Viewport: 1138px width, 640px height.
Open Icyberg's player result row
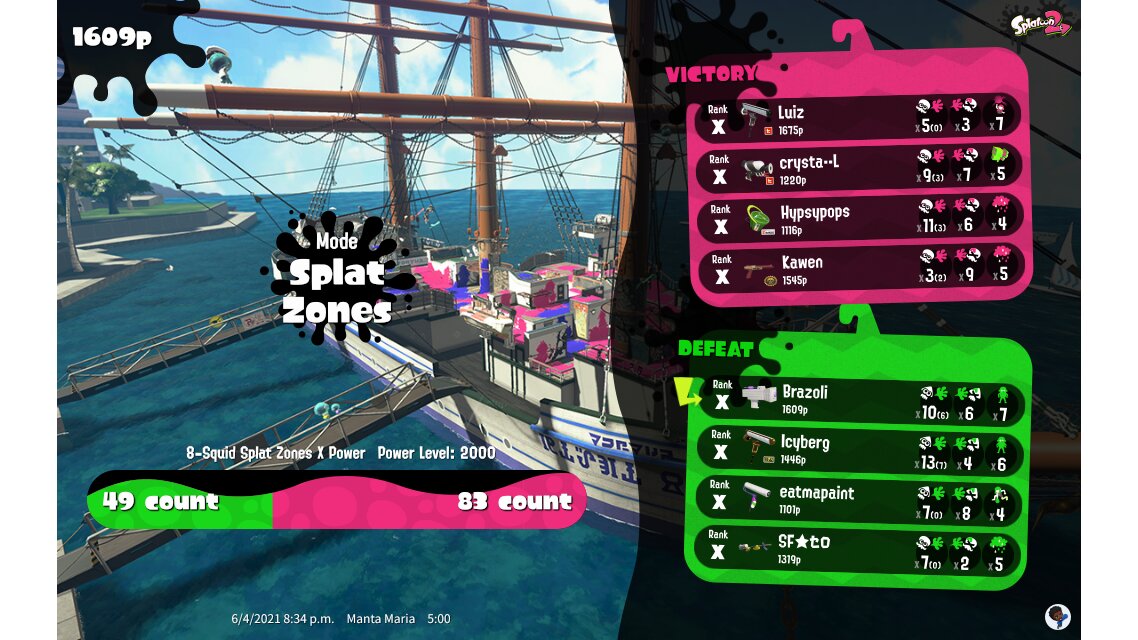coord(858,450)
